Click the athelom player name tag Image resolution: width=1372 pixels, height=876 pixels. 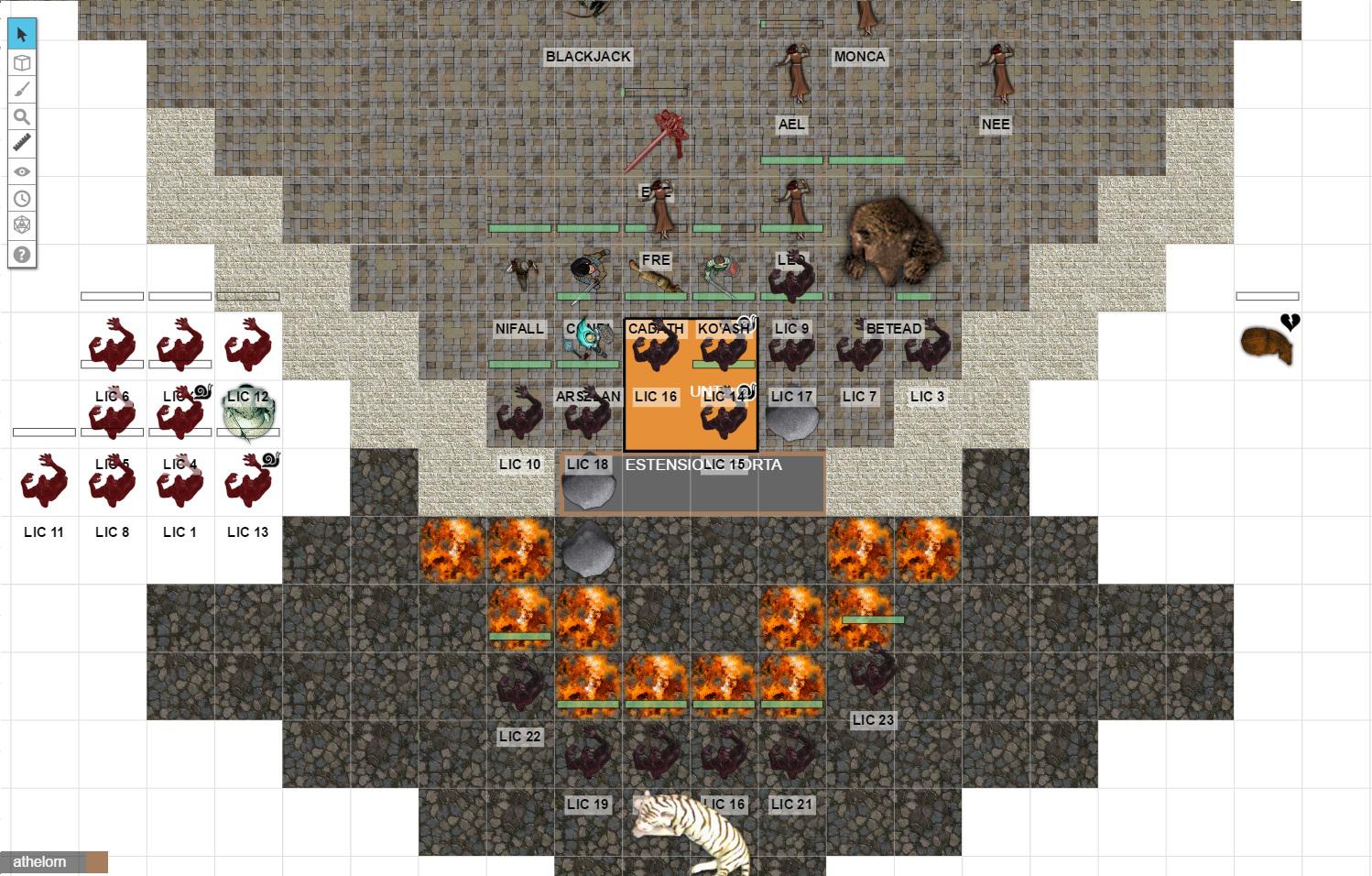[x=40, y=862]
